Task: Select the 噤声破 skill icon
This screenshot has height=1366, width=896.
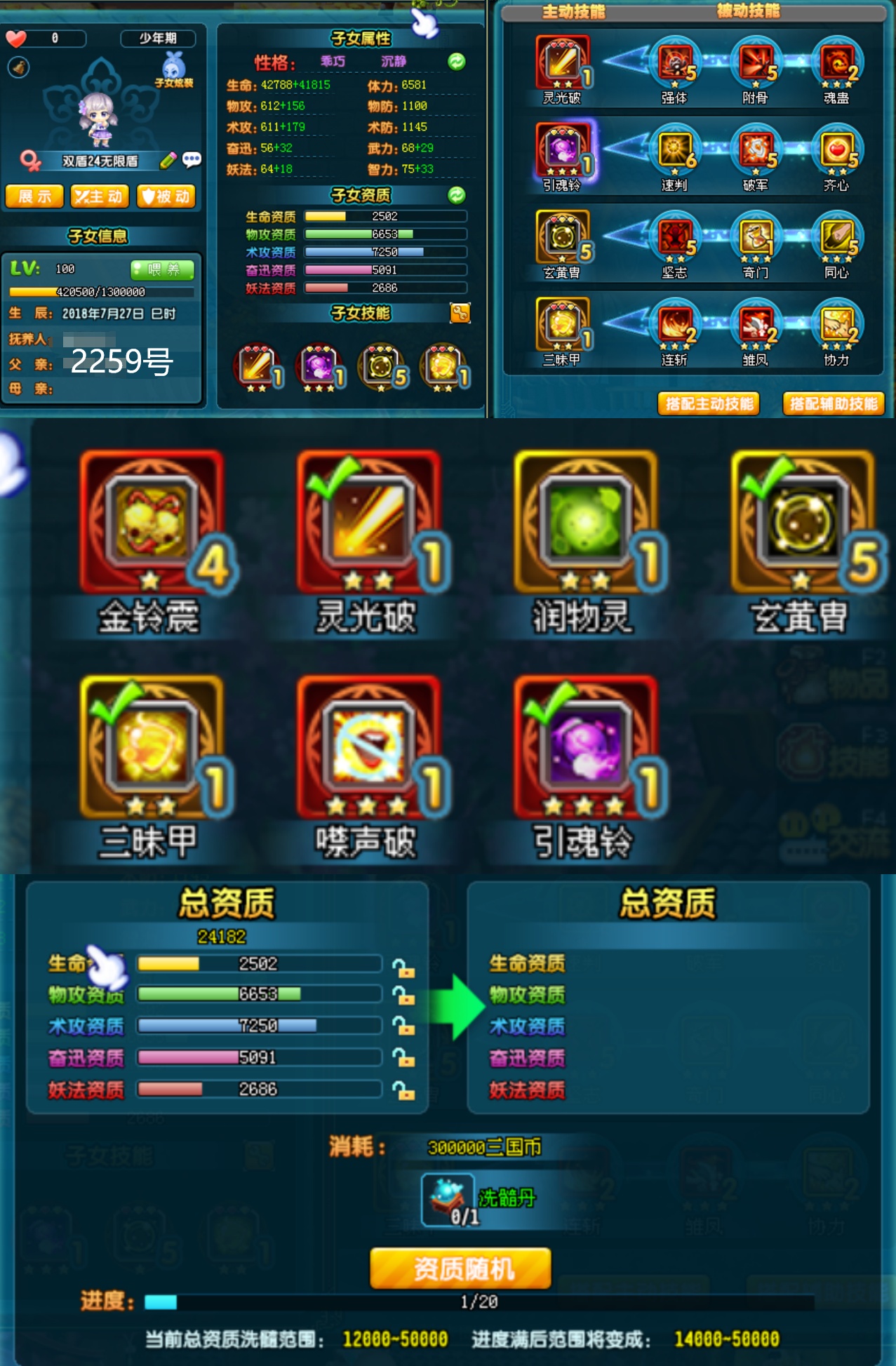Action: (x=367, y=746)
